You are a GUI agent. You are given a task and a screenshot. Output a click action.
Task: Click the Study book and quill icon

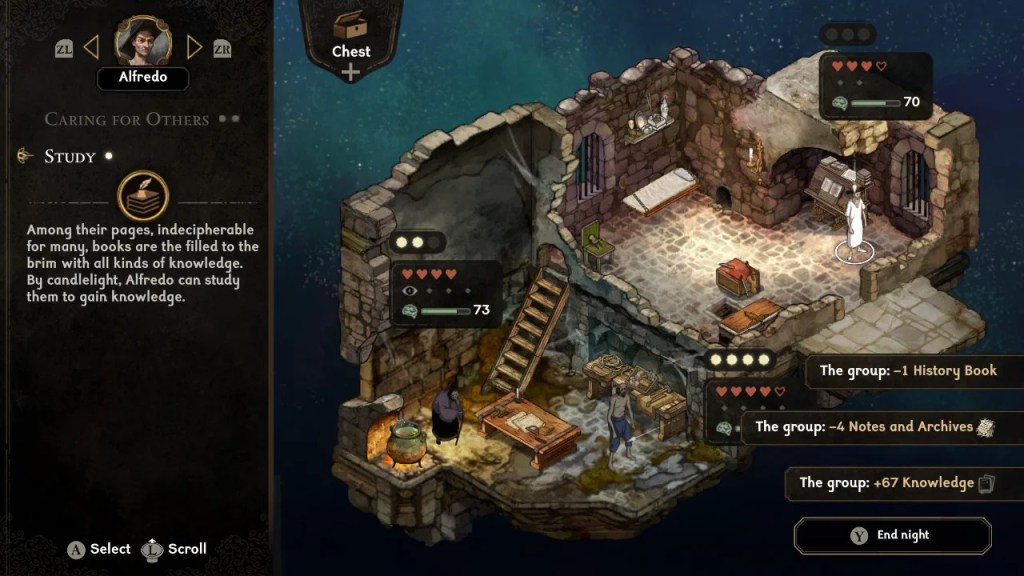click(x=142, y=196)
